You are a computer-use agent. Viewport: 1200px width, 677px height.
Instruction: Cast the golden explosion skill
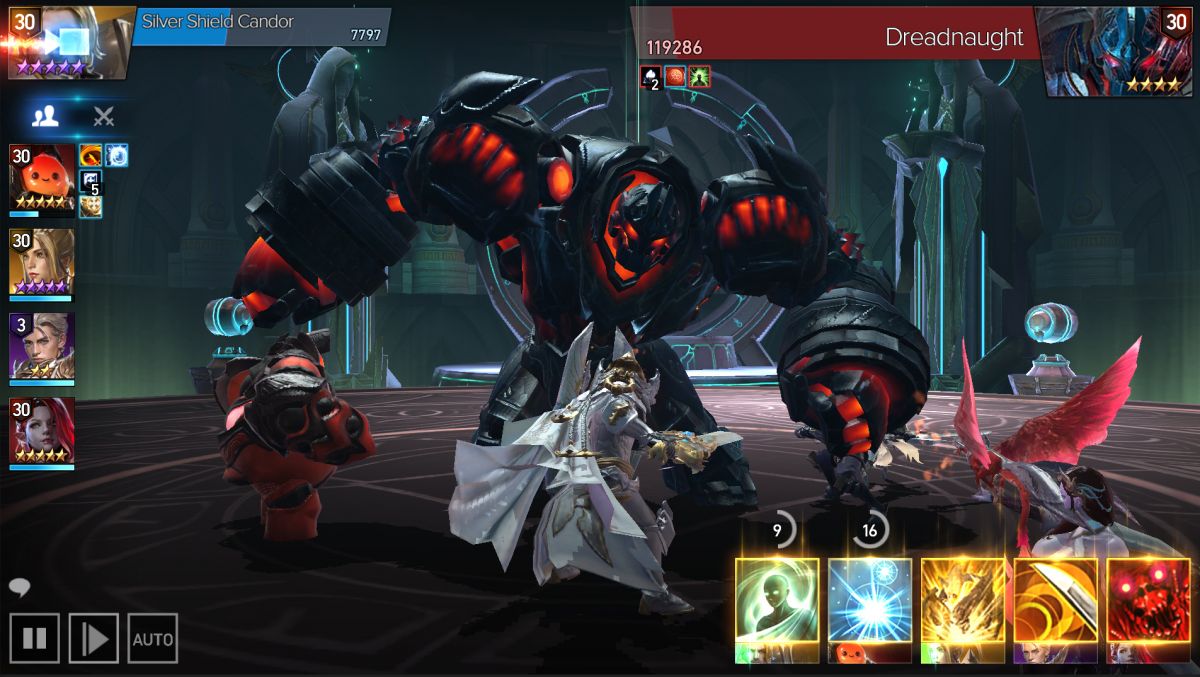pyautogui.click(x=962, y=600)
